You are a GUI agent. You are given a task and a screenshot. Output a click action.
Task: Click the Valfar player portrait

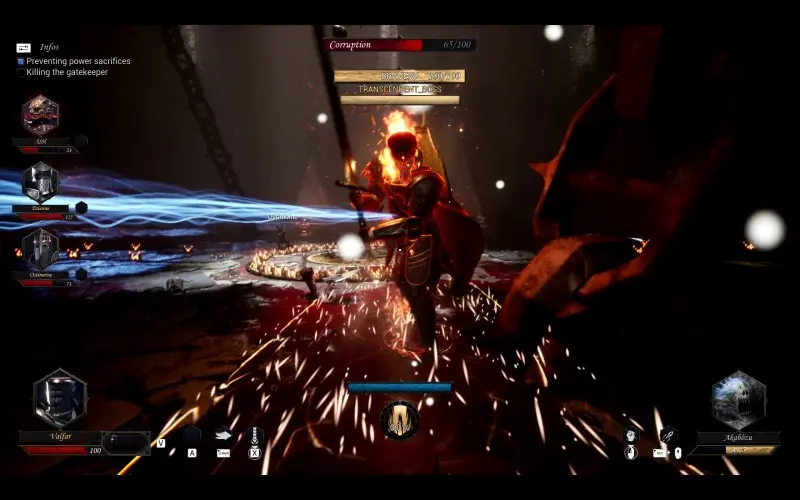point(59,398)
